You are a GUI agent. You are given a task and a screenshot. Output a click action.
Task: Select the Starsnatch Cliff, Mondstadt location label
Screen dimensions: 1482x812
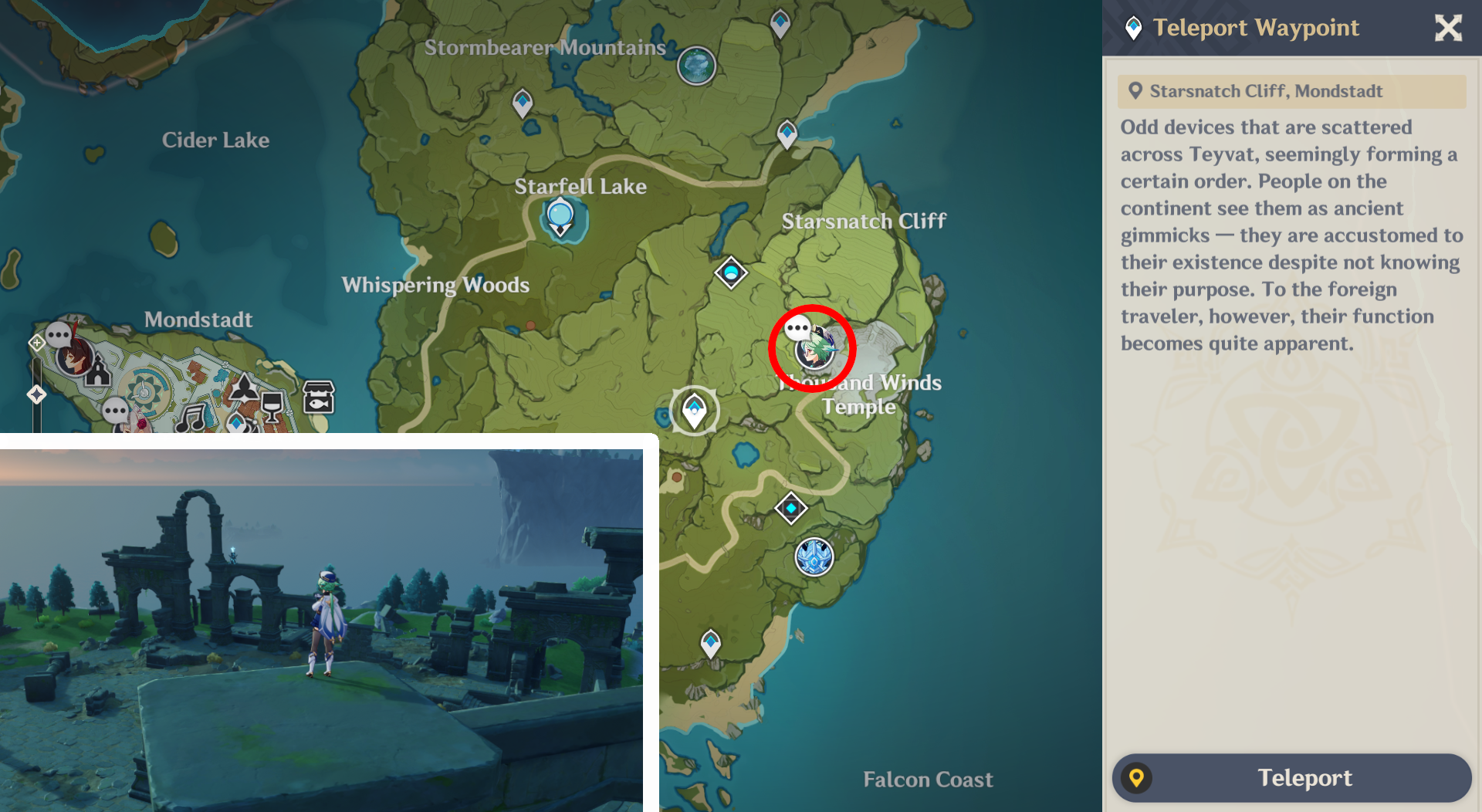(1291, 91)
